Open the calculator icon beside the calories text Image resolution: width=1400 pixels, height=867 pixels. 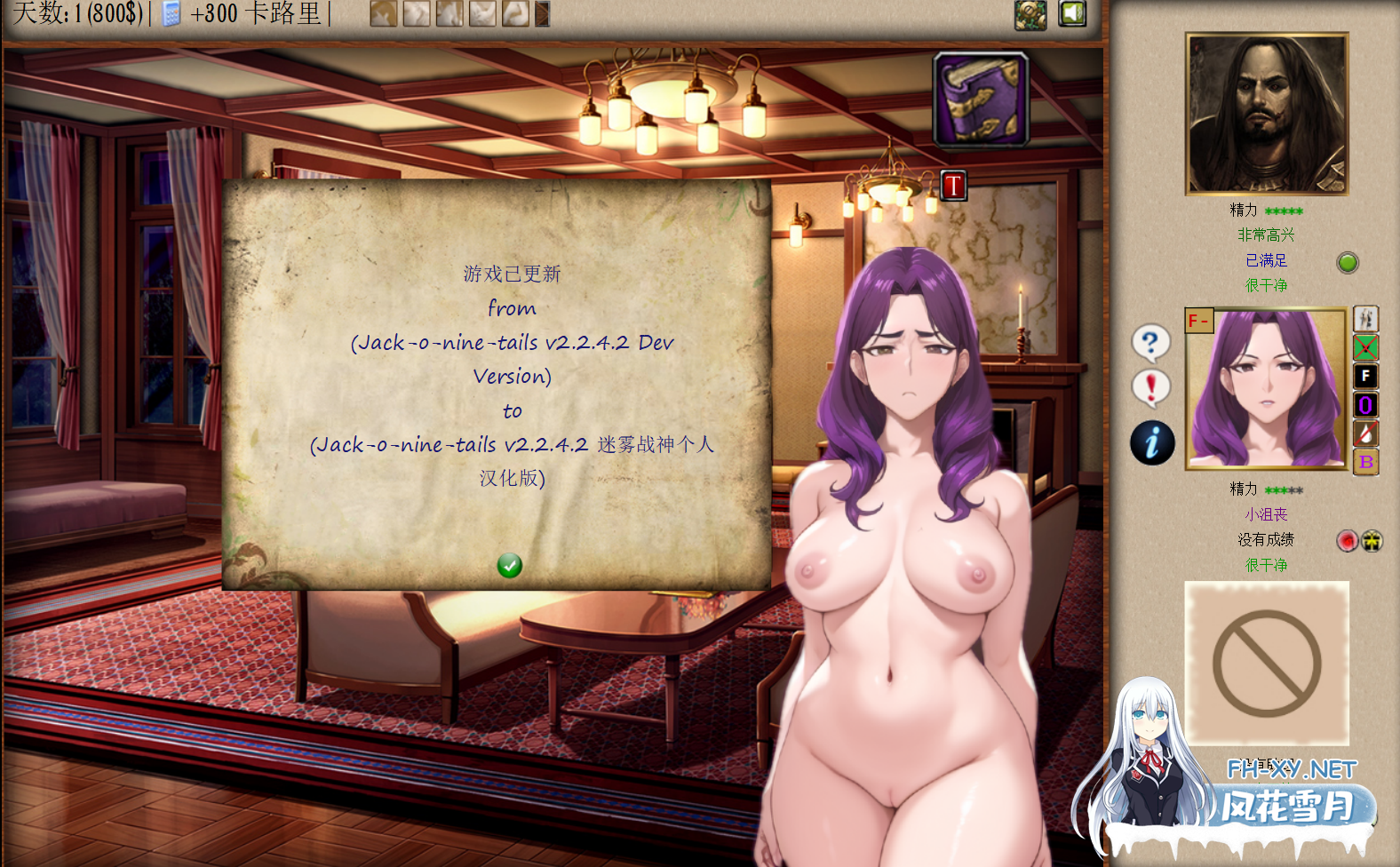click(x=171, y=14)
